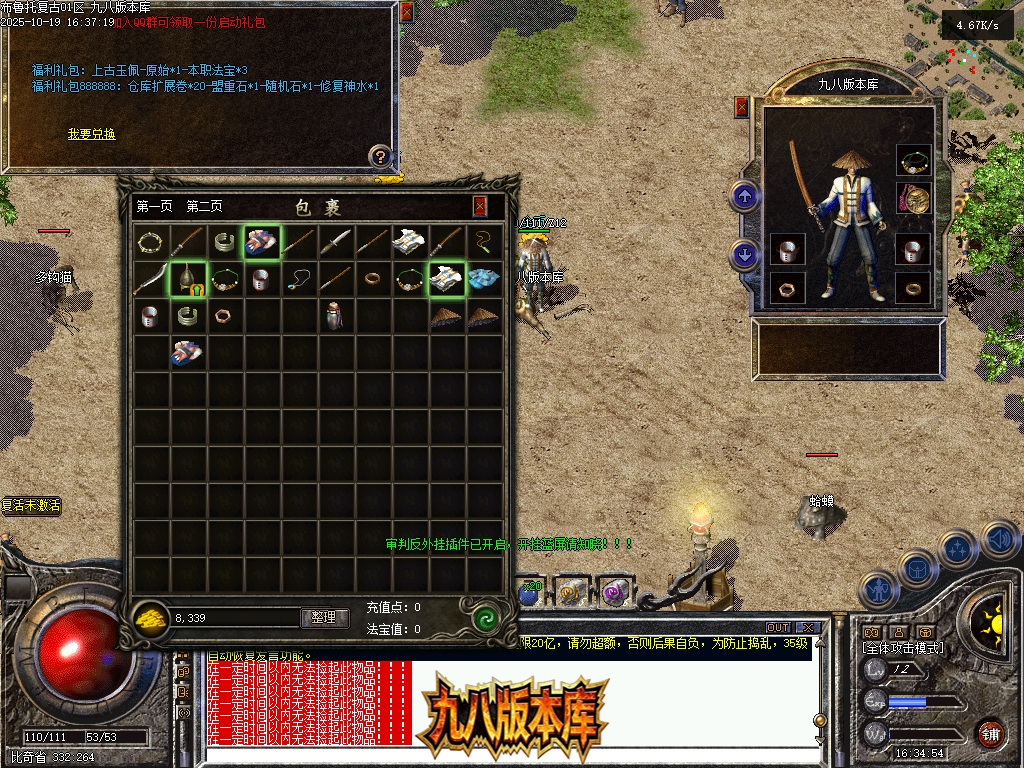This screenshot has height=768, width=1024.
Task: Select the equipped medal charm slot
Action: point(913,198)
